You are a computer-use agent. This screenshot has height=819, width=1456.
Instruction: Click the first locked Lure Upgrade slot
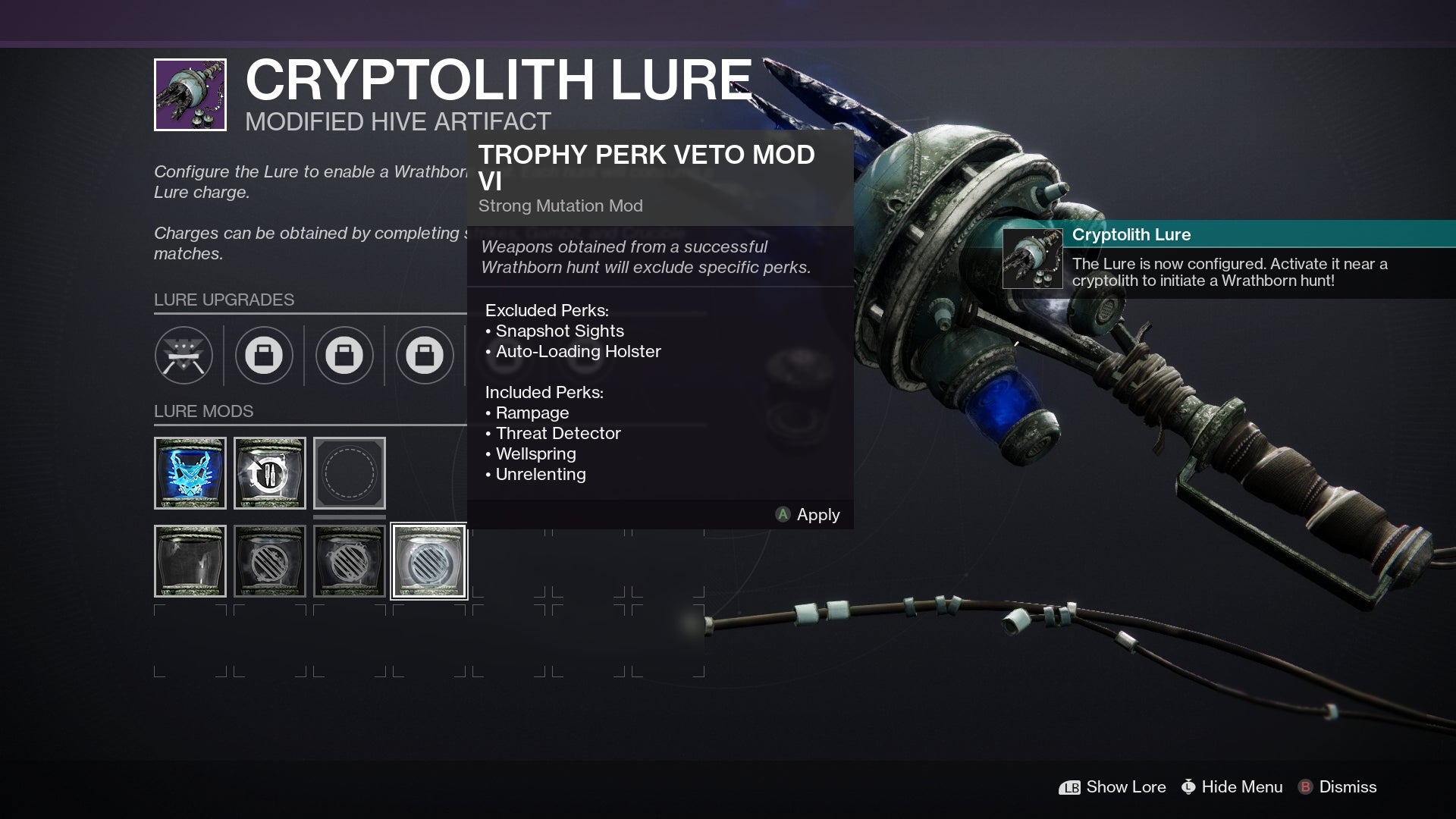pyautogui.click(x=263, y=355)
